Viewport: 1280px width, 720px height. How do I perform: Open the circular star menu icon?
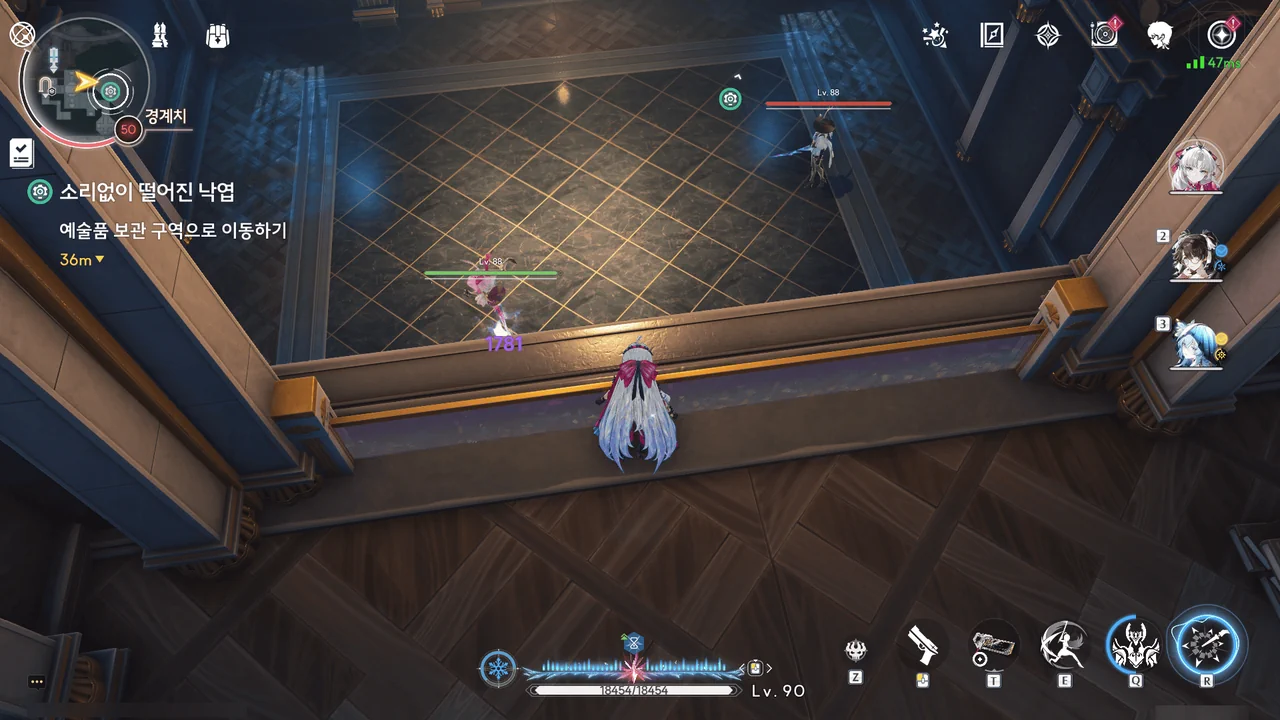point(1221,36)
